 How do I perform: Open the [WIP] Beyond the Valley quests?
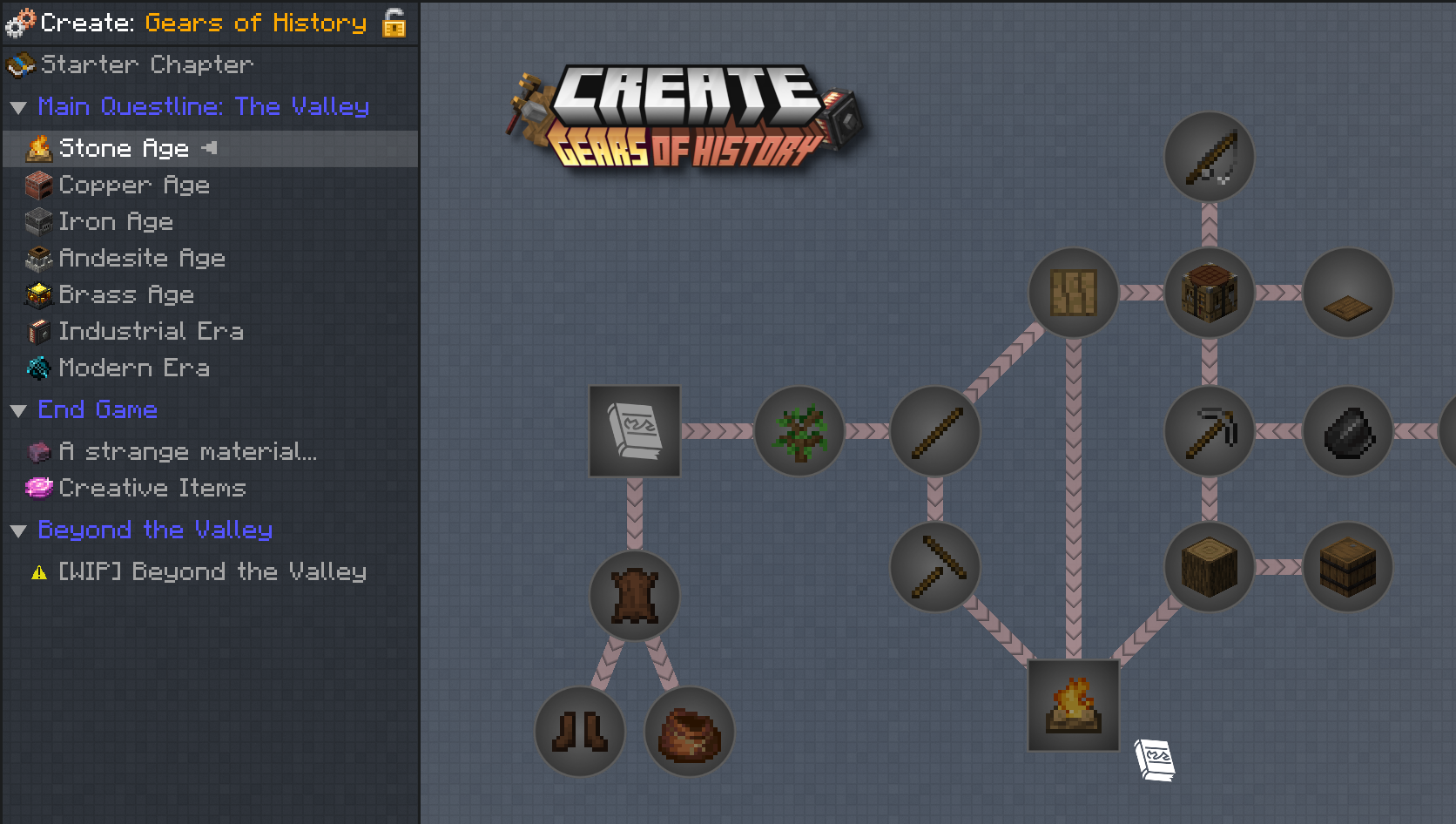tap(211, 571)
